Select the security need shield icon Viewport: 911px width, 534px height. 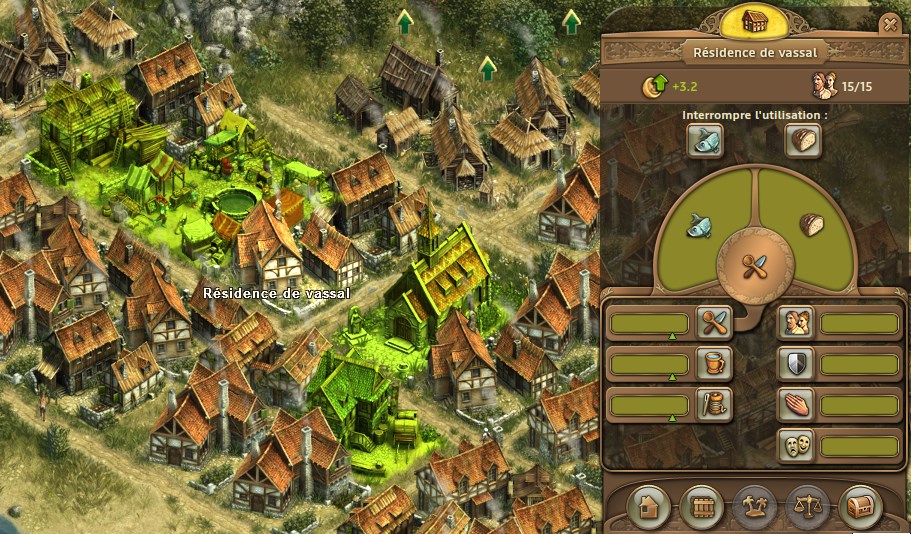(795, 363)
